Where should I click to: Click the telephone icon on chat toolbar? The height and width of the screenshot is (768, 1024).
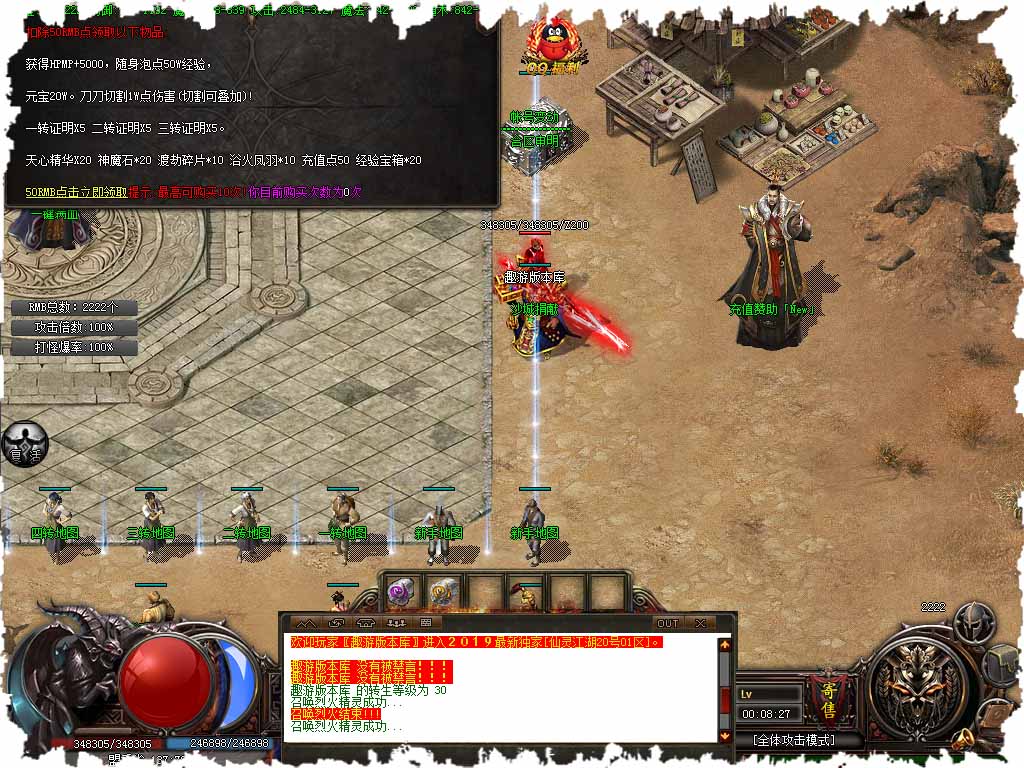pyautogui.click(x=367, y=623)
